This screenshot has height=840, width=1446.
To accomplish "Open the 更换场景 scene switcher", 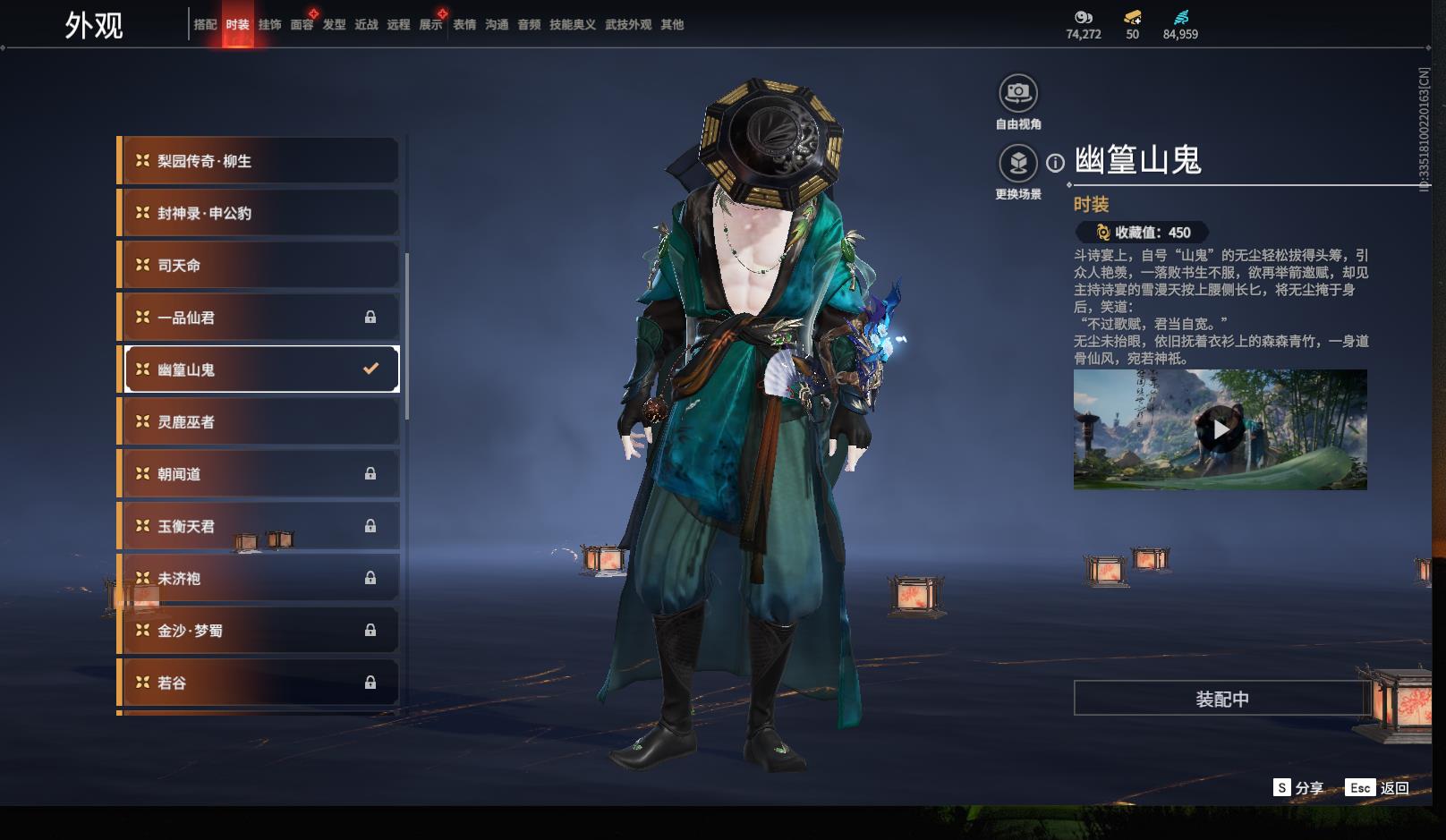I will point(1017,164).
